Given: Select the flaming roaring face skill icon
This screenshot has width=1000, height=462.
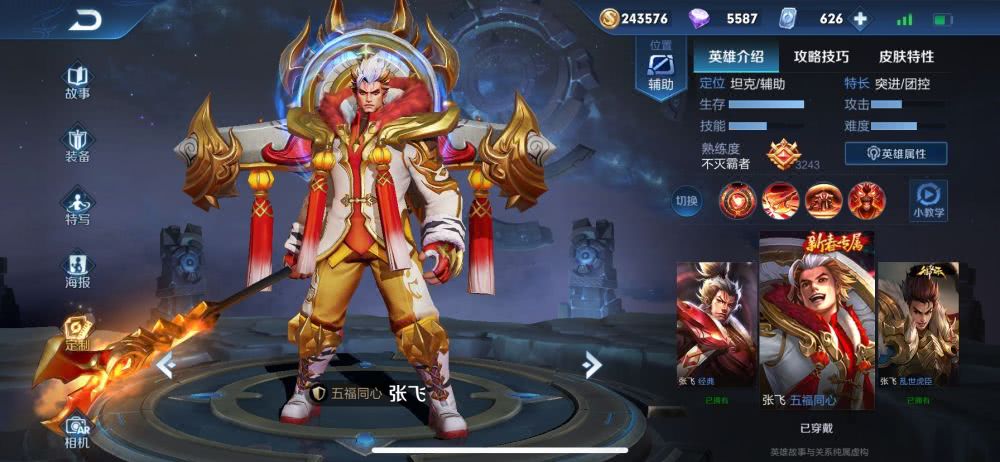Looking at the screenshot, I should point(866,200).
